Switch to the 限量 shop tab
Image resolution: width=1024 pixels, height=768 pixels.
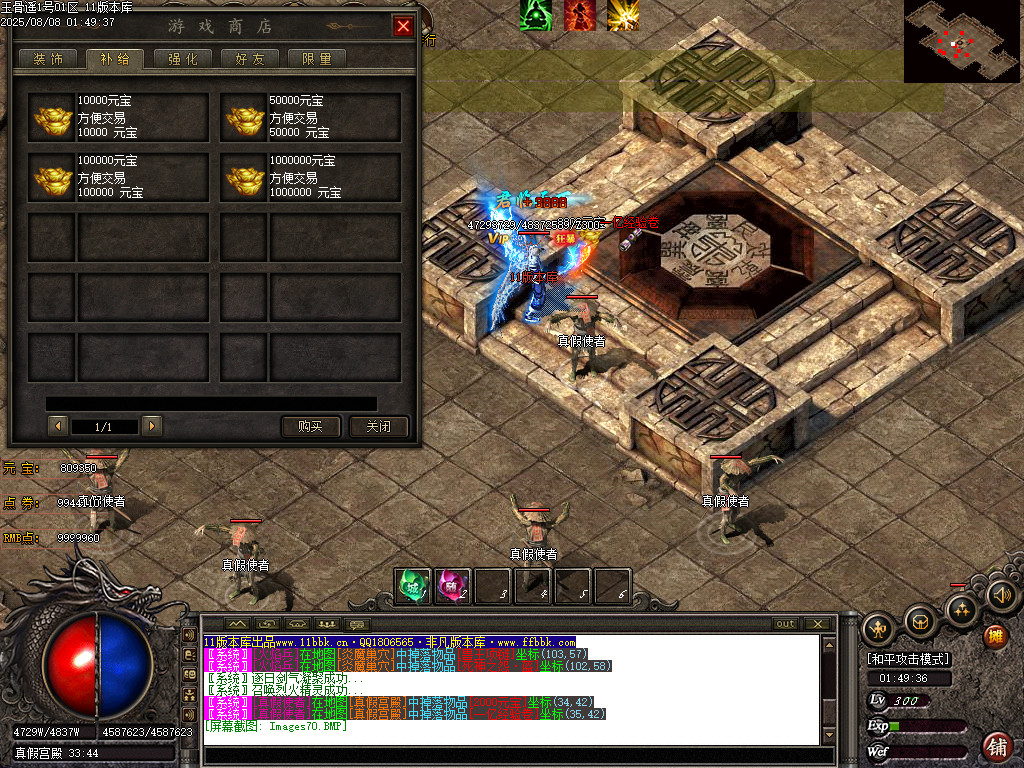(317, 59)
